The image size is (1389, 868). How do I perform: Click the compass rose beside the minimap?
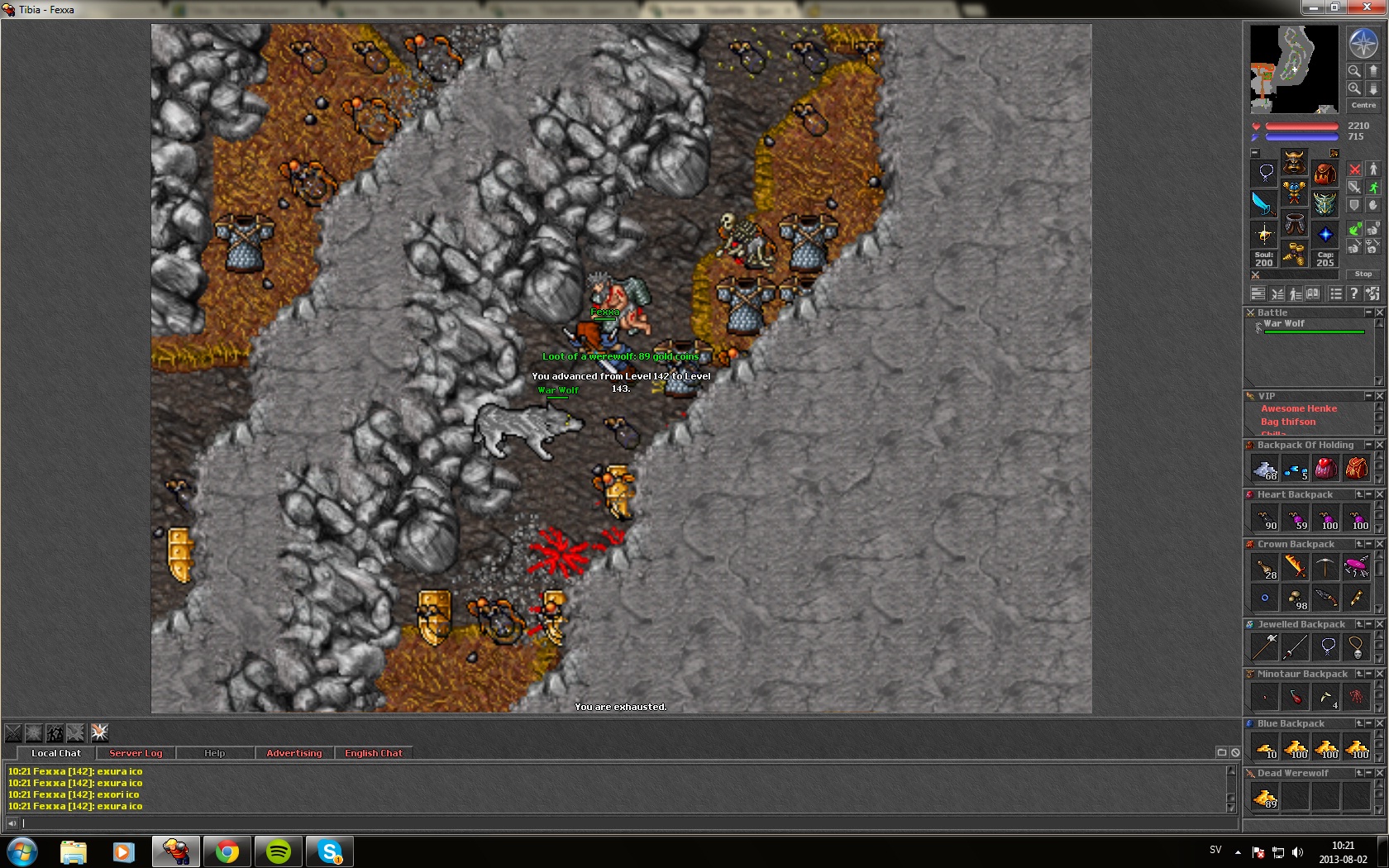tap(1363, 43)
